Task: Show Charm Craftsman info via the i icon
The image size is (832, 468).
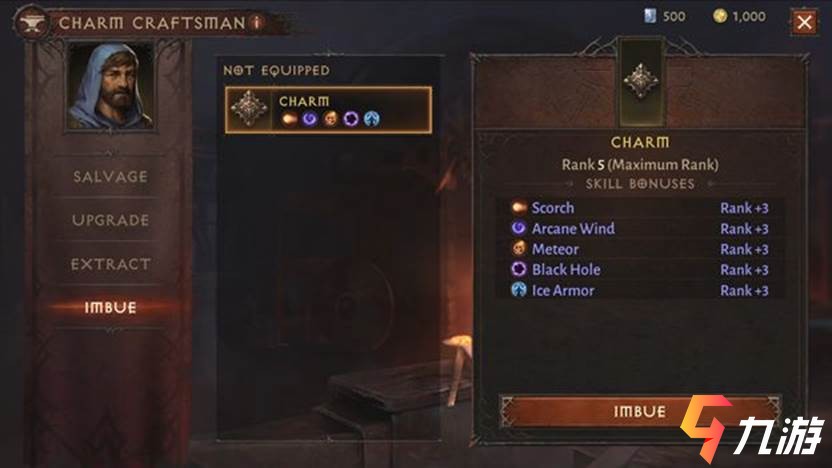Action: pos(258,21)
